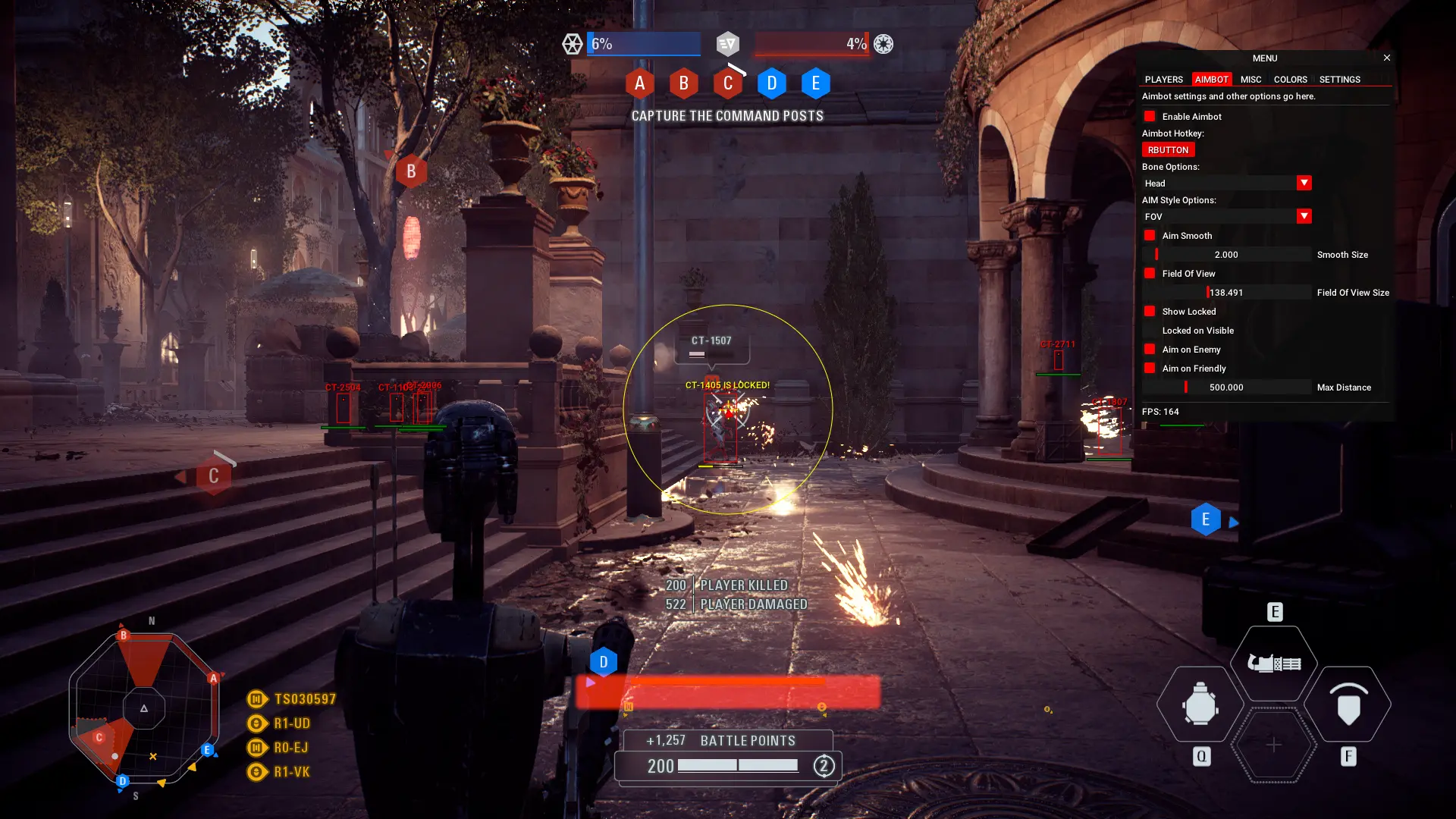
Task: Select command post B hexagon at the top
Action: 683,83
